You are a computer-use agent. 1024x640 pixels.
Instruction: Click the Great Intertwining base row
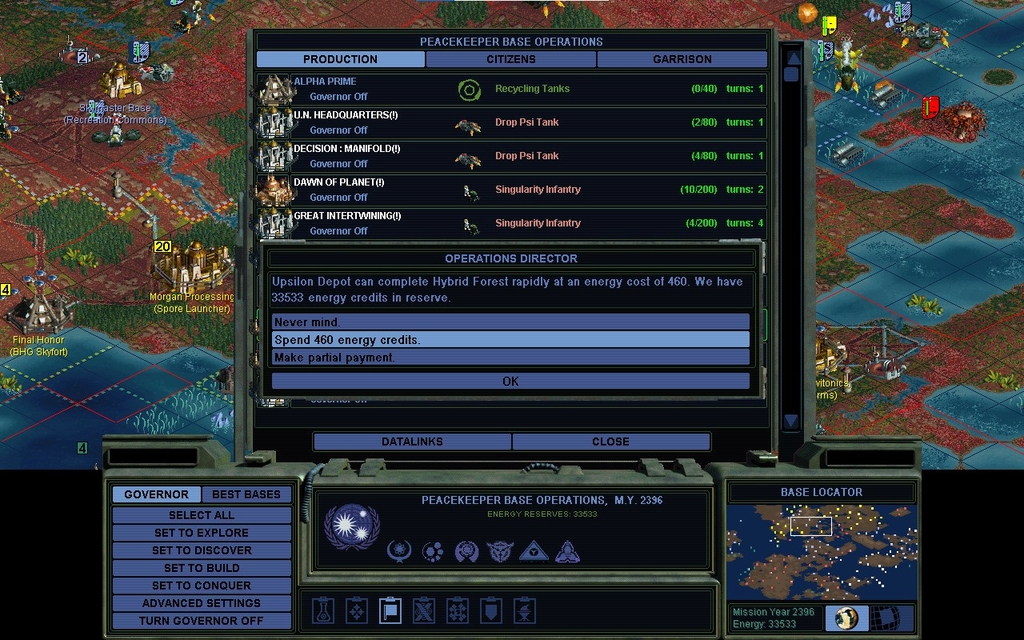tap(510, 223)
